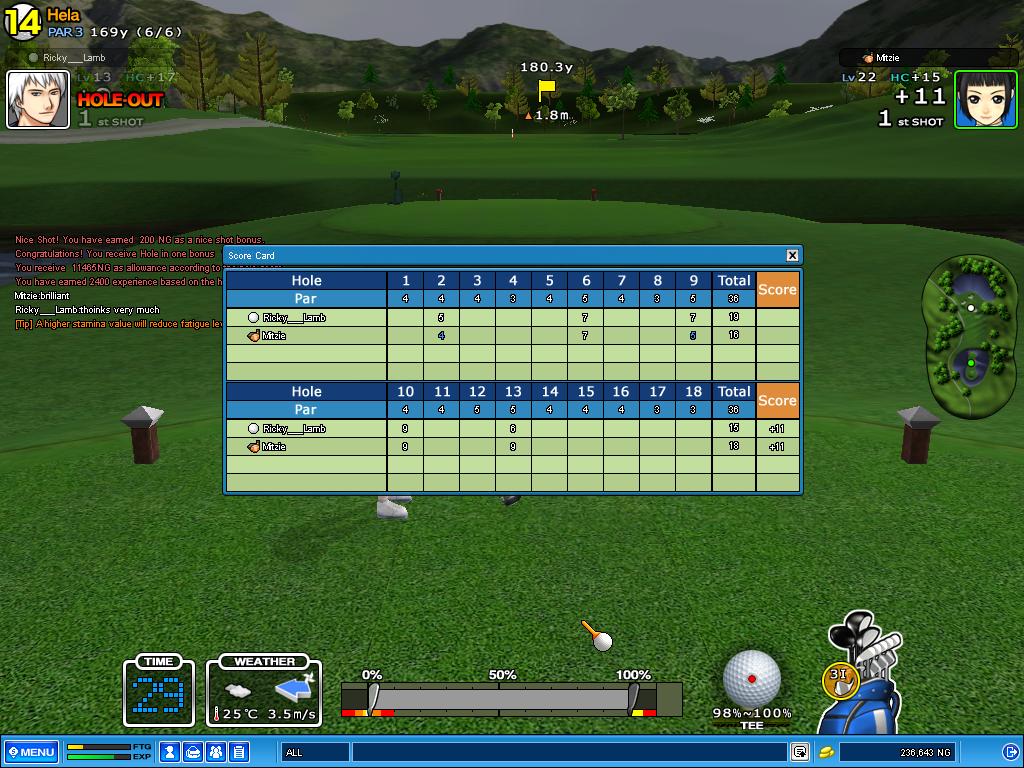Viewport: 1024px width, 768px height.
Task: Click the chat message input field
Action: 570,752
